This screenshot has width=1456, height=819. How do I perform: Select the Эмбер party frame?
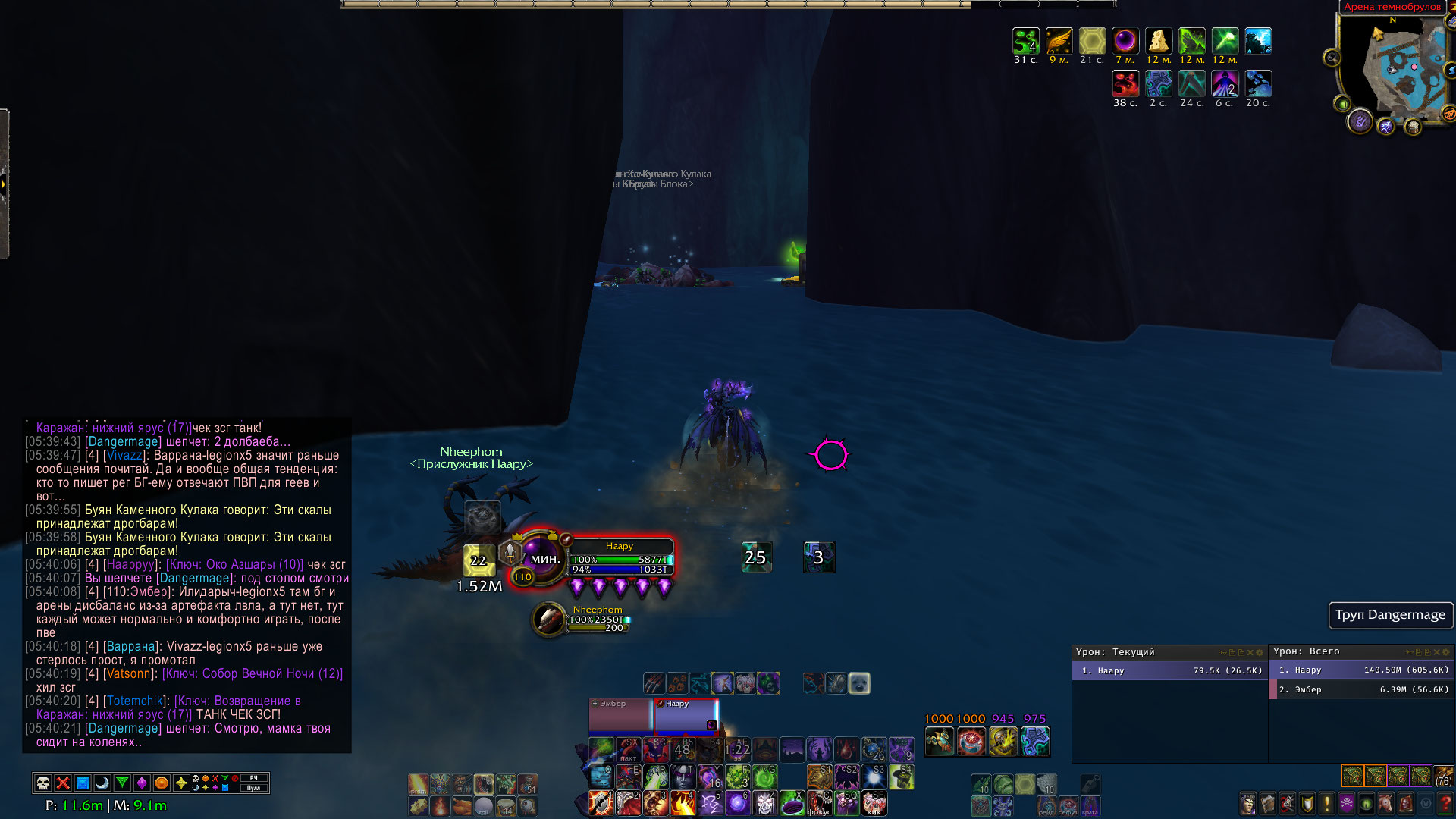pos(620,716)
